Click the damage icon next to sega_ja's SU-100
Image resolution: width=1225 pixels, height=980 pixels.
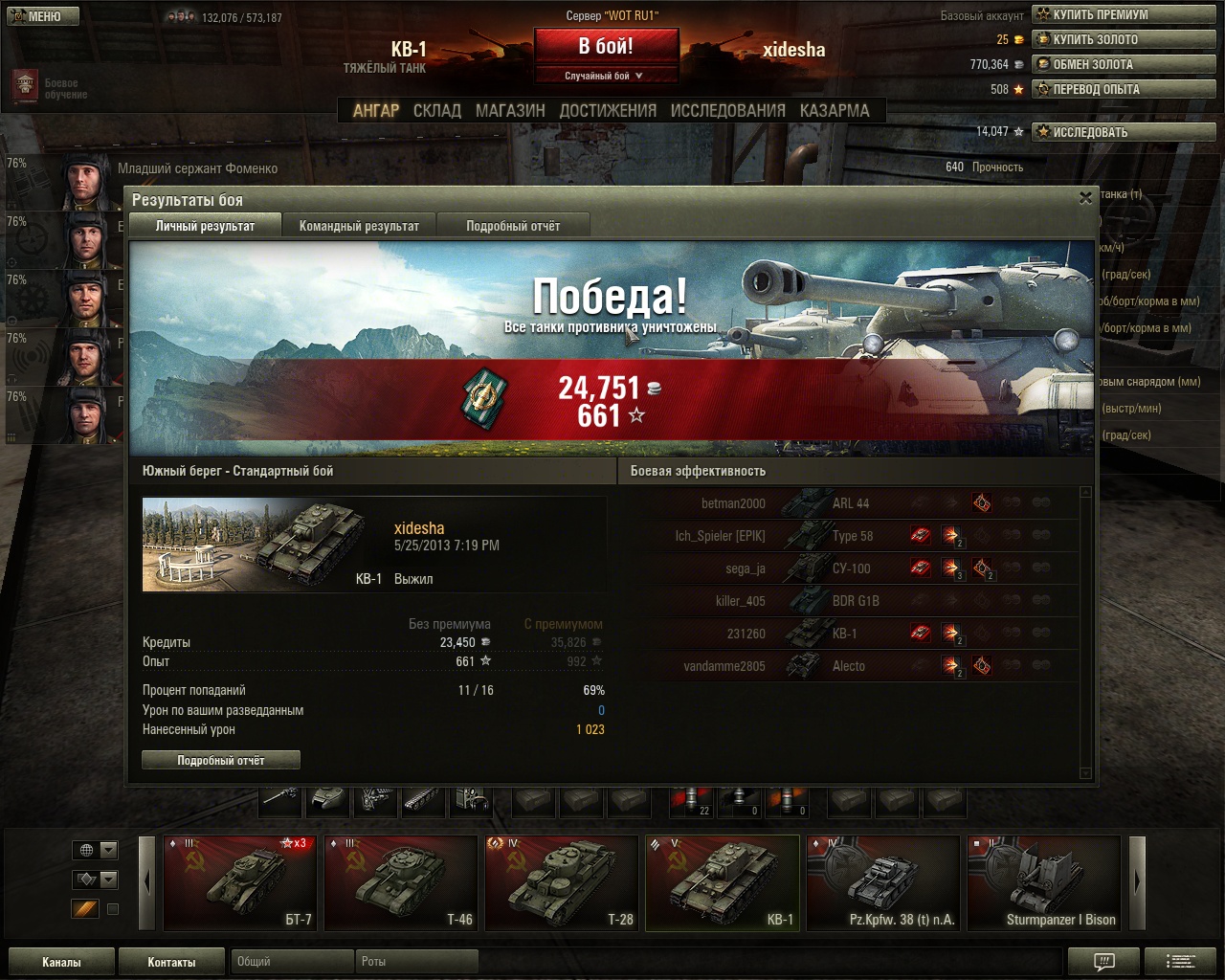click(949, 567)
